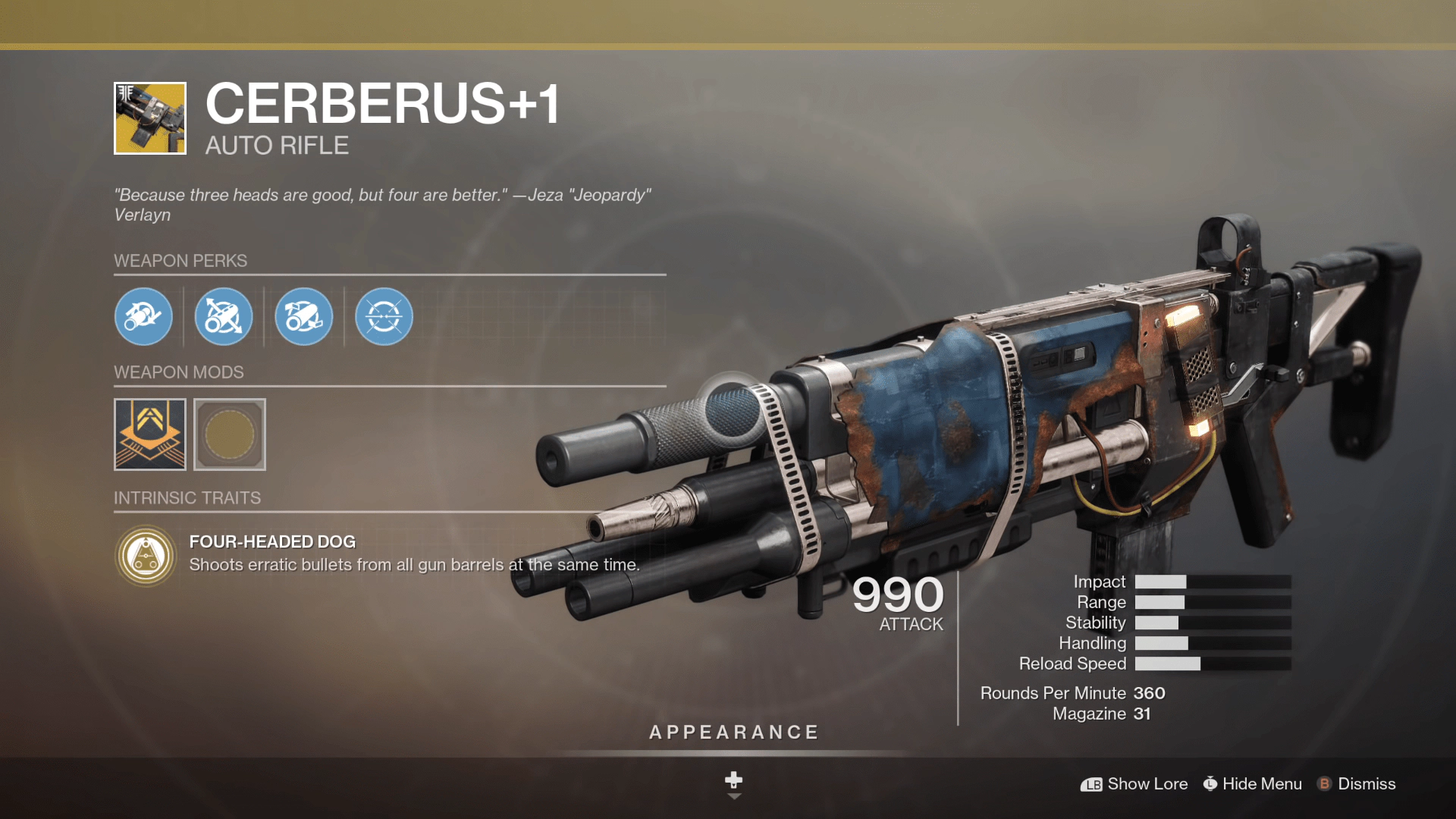1456x819 pixels.
Task: Choose the empty gold circle mod slot
Action: (x=230, y=435)
